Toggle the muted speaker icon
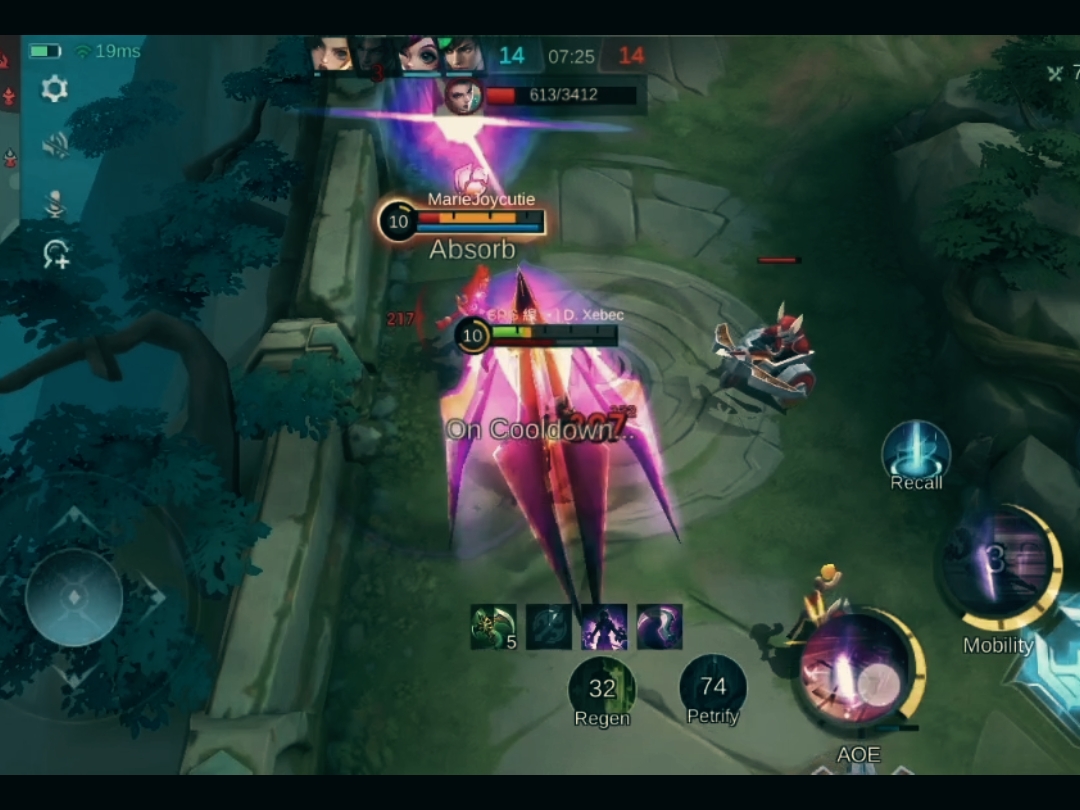1080x810 pixels. pyautogui.click(x=55, y=146)
